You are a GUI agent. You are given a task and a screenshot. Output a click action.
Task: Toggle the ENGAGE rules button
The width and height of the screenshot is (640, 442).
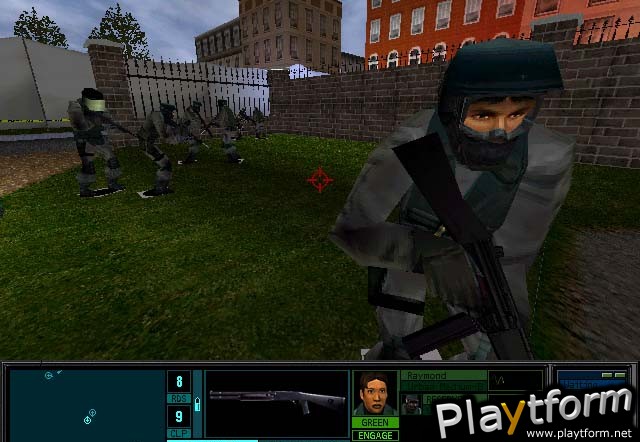click(x=375, y=435)
